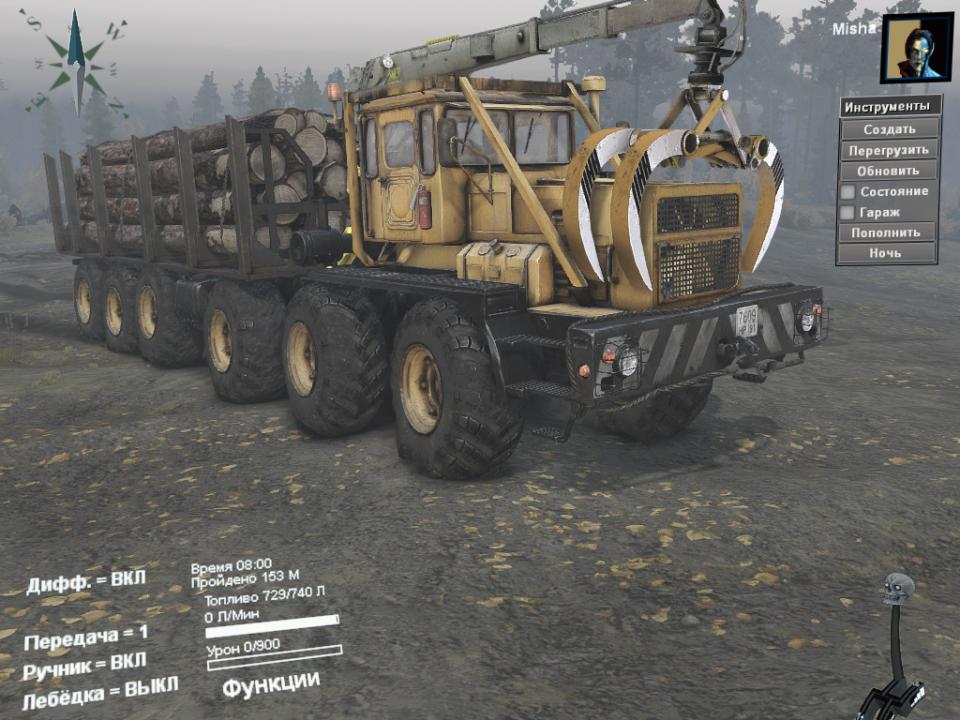Refuel with the Пополнить button
960x720 pixels.
(887, 232)
